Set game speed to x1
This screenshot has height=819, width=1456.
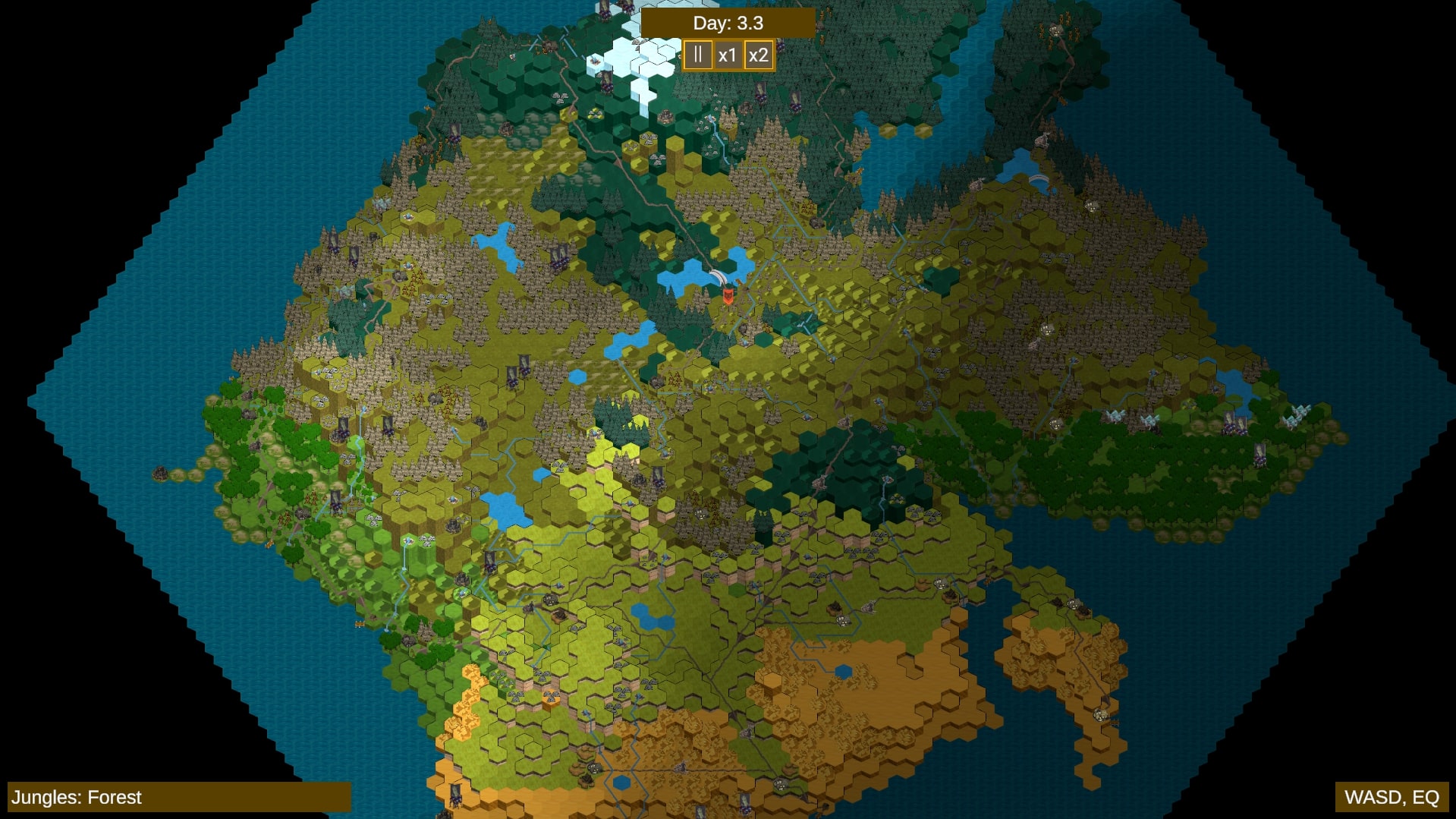coord(728,54)
